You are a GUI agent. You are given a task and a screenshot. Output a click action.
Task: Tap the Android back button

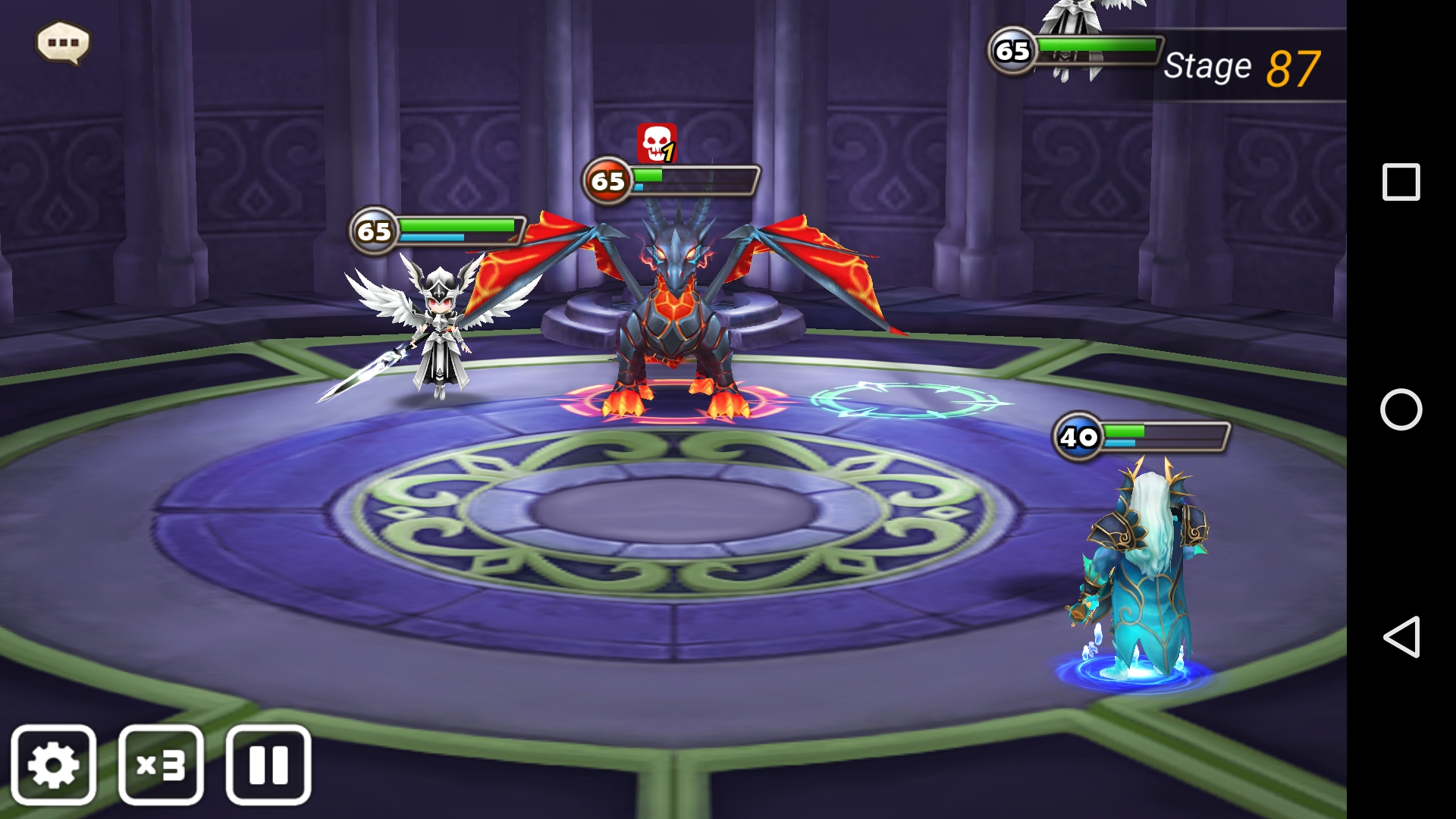coord(1401,636)
